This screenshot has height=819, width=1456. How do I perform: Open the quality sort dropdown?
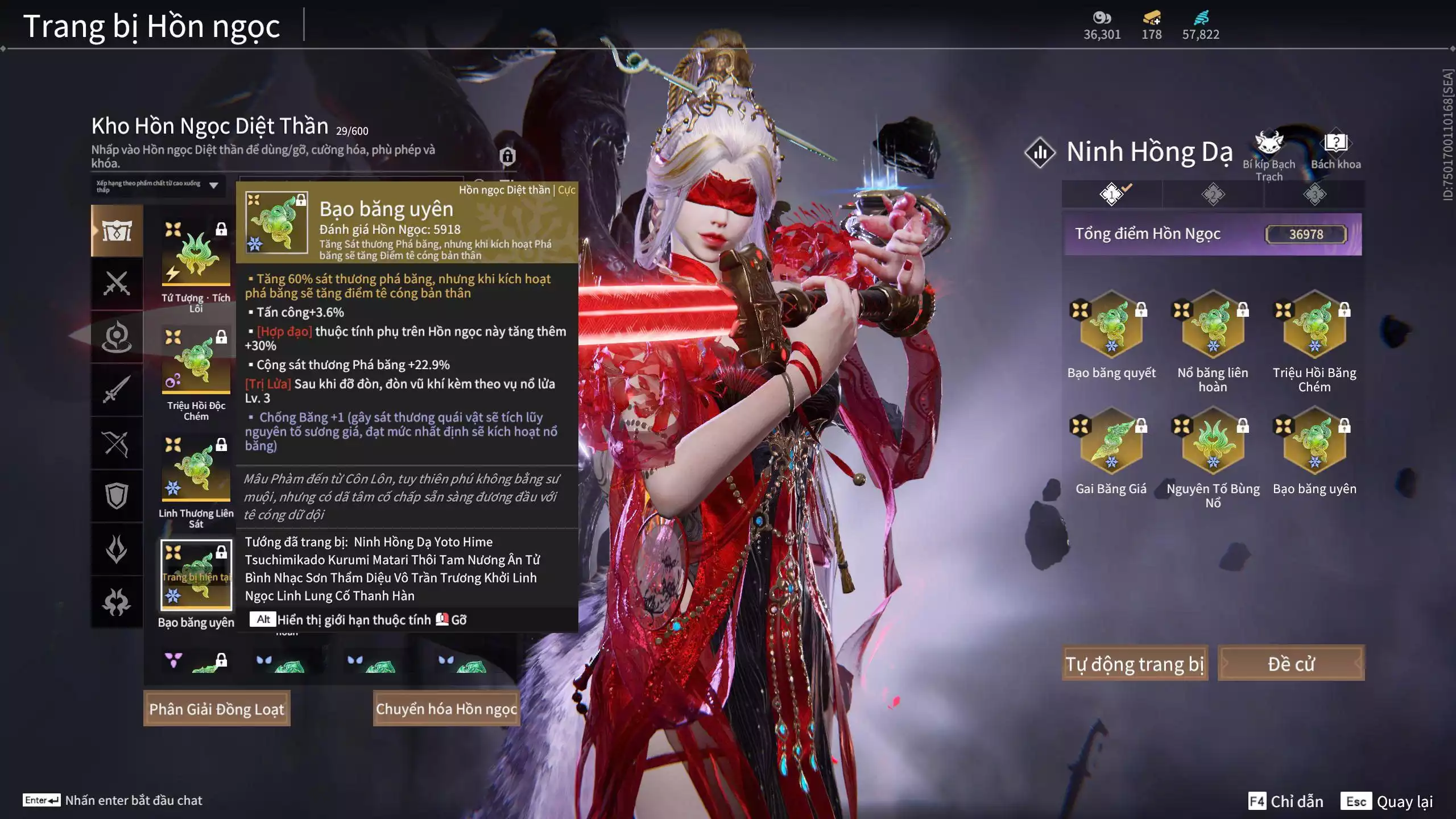click(x=158, y=186)
